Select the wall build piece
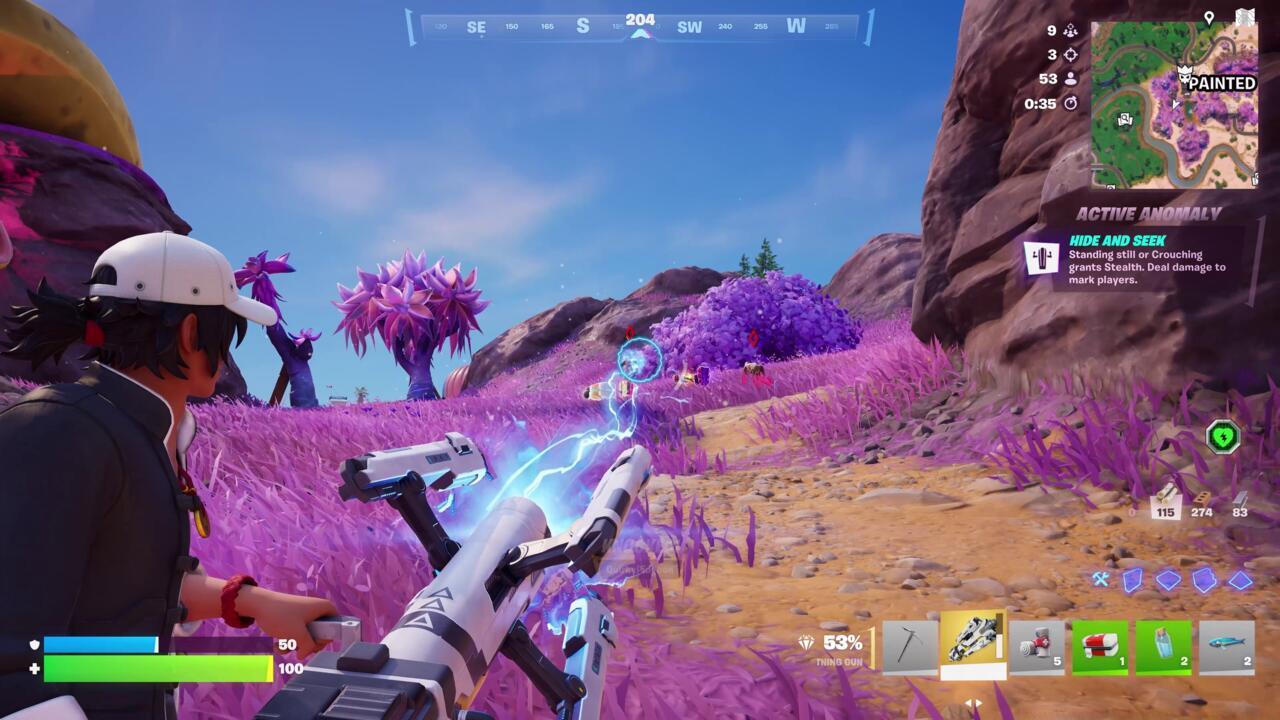This screenshot has height=720, width=1280. (x=1130, y=582)
